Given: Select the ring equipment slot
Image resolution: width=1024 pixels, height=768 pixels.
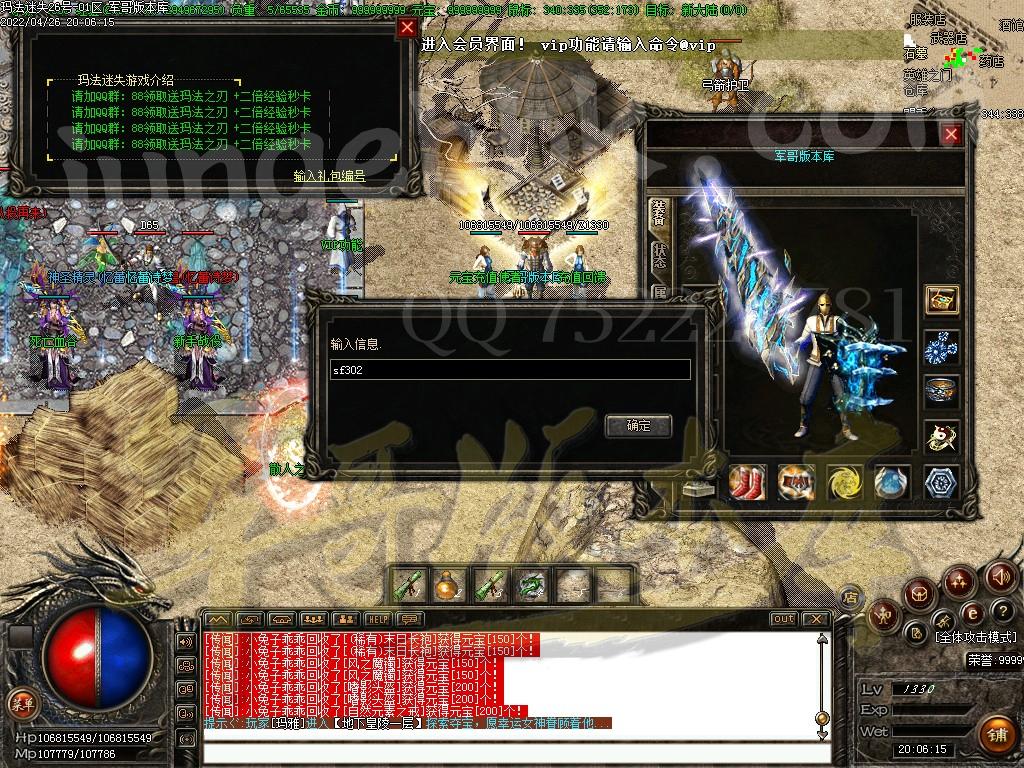Looking at the screenshot, I should [x=941, y=390].
